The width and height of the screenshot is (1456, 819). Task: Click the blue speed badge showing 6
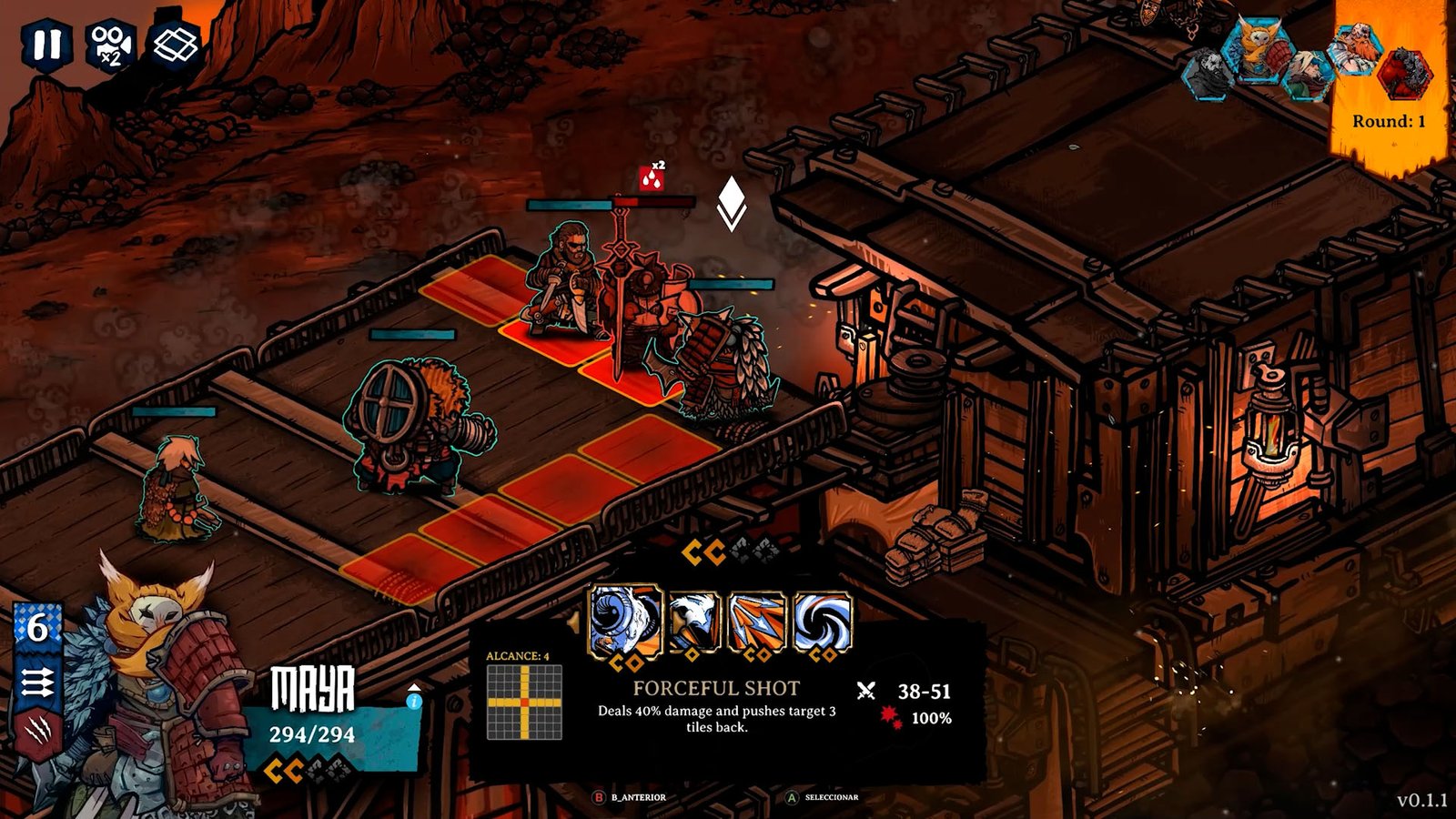[x=36, y=628]
